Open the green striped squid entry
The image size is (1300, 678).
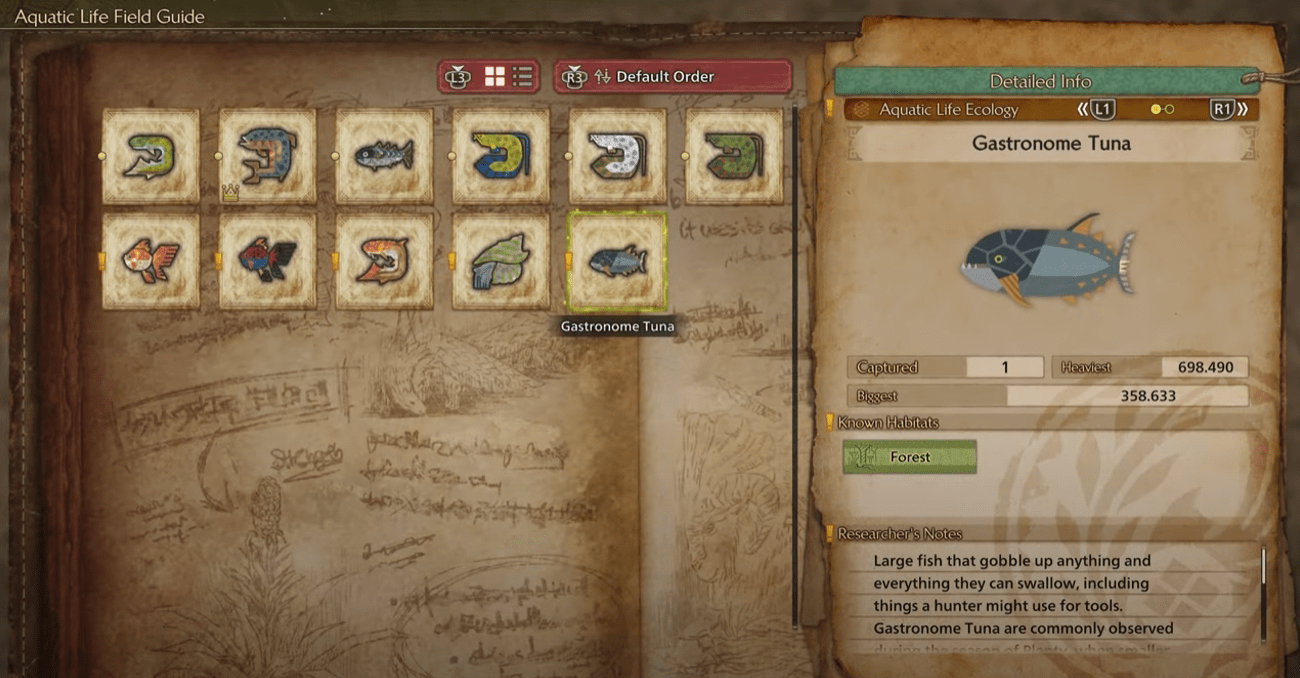point(500,261)
